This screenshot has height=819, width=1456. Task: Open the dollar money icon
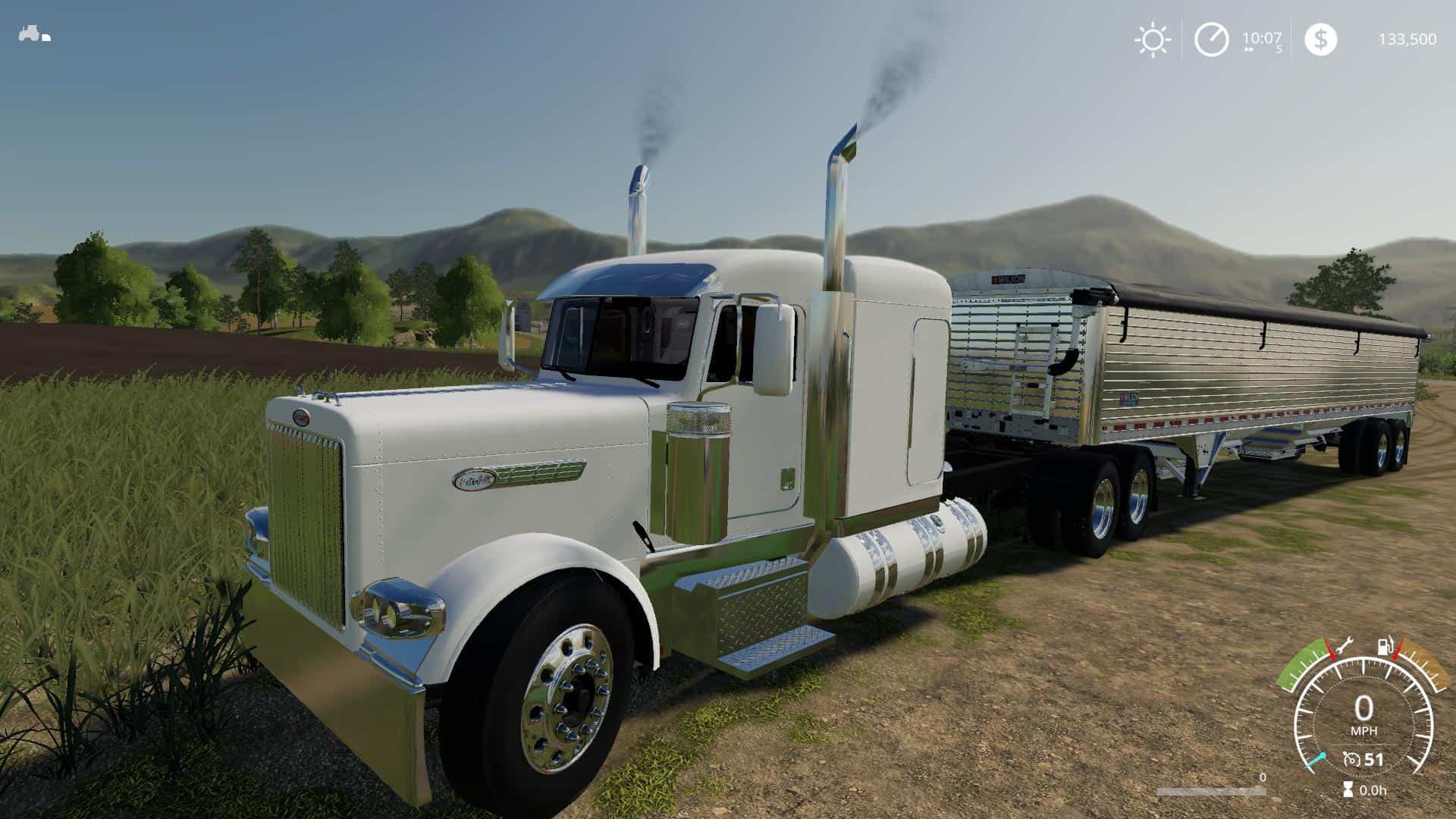click(1320, 39)
